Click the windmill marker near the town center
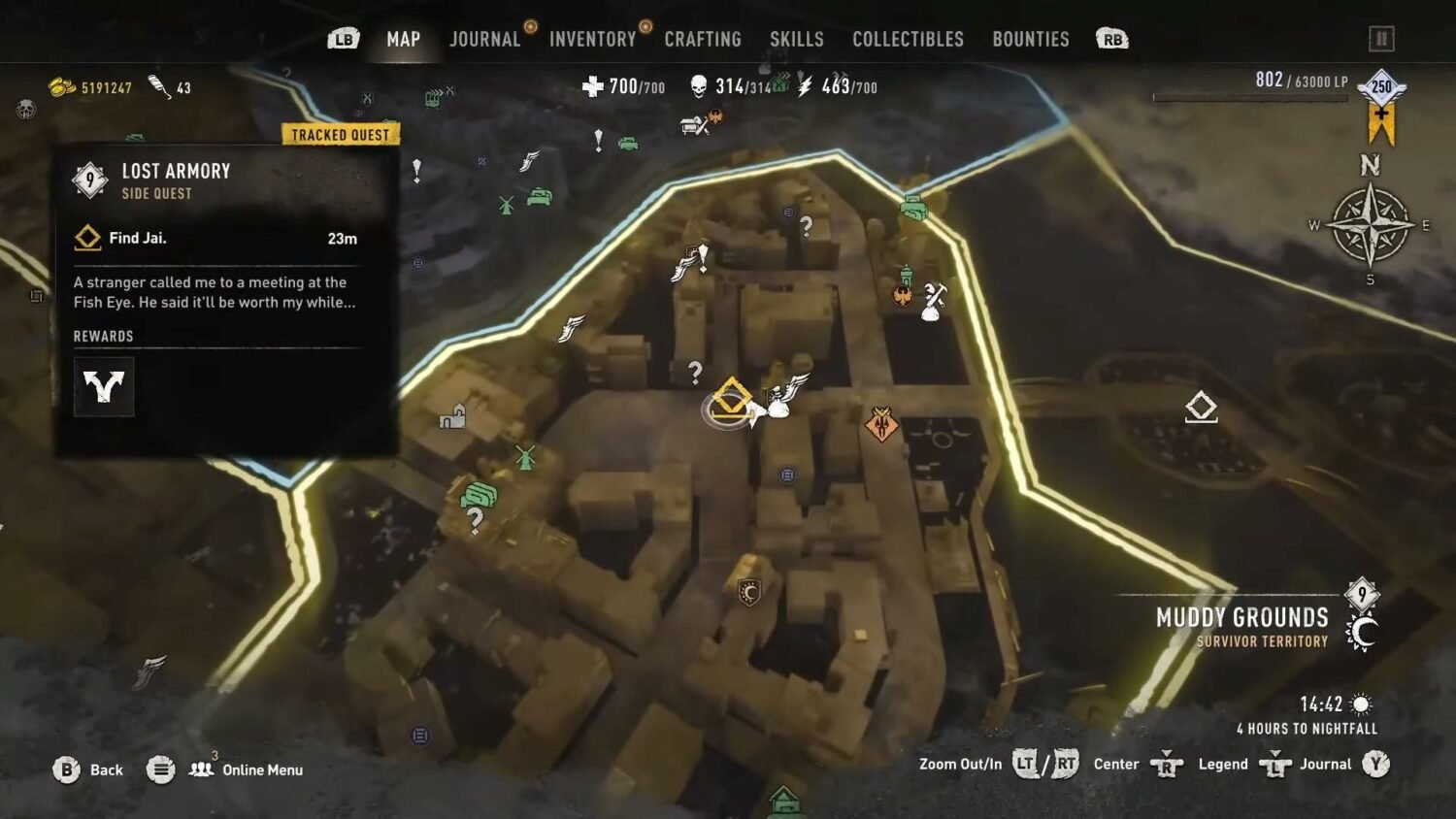Viewport: 1456px width, 819px height. 525,457
